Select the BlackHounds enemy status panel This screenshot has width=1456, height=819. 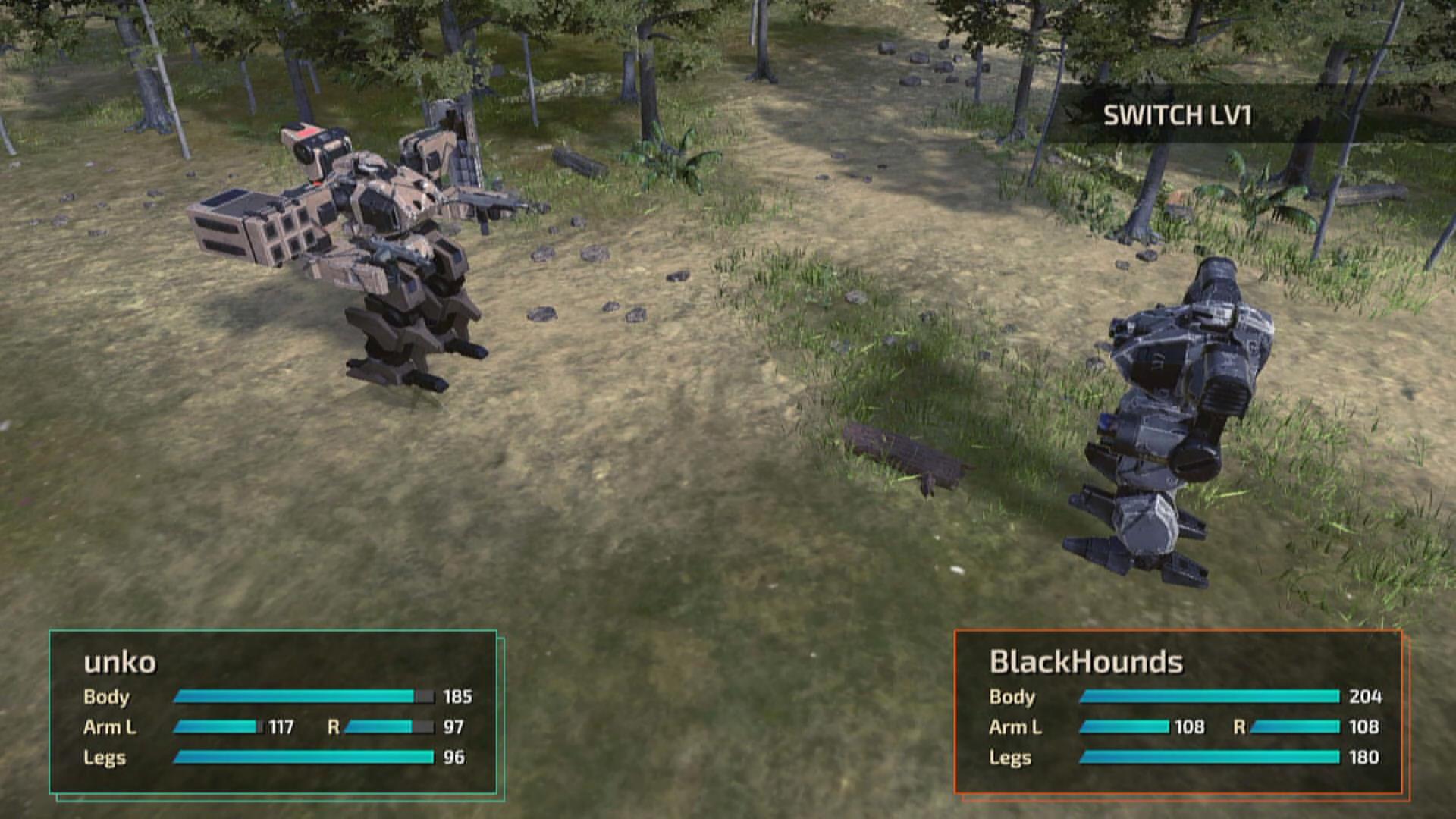[1178, 712]
